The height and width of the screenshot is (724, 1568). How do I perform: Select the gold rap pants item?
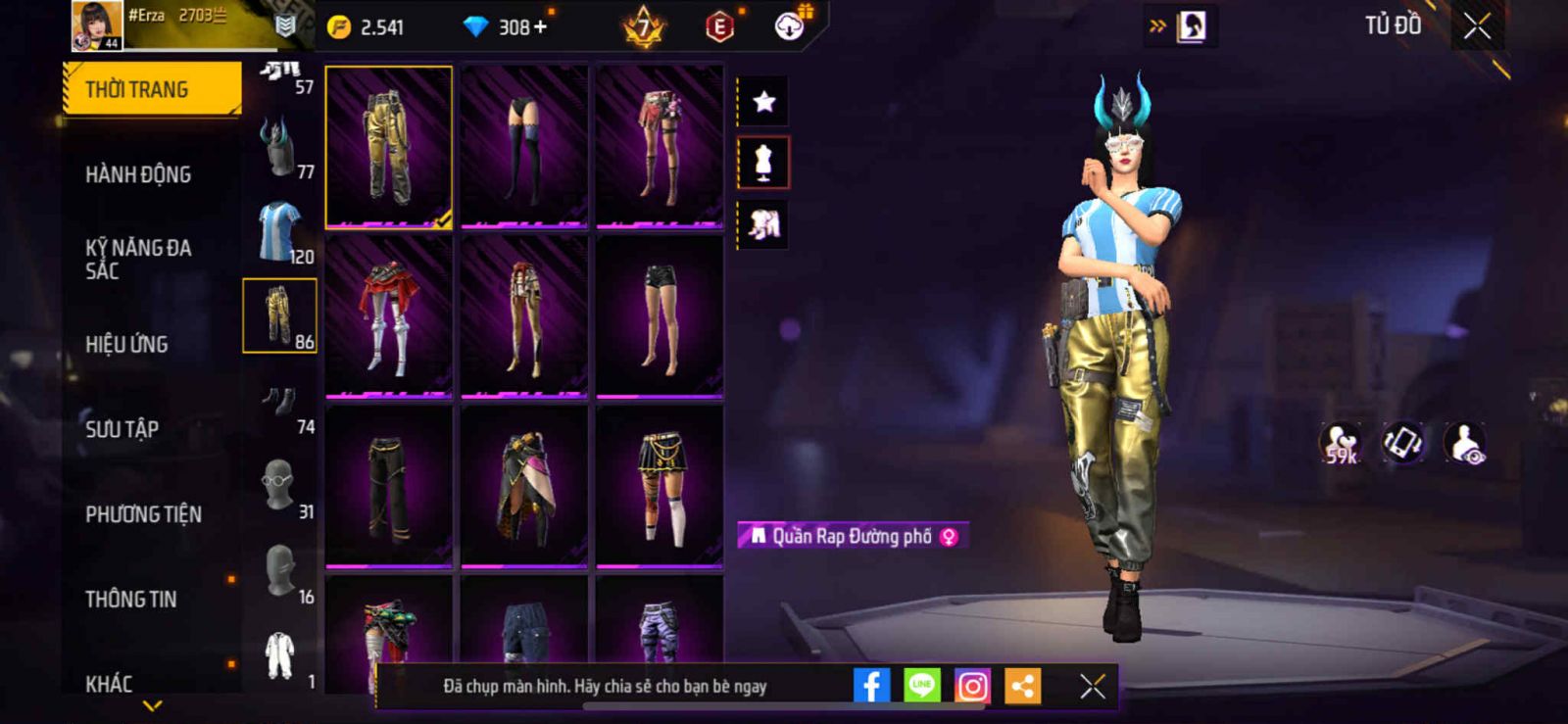pyautogui.click(x=389, y=147)
